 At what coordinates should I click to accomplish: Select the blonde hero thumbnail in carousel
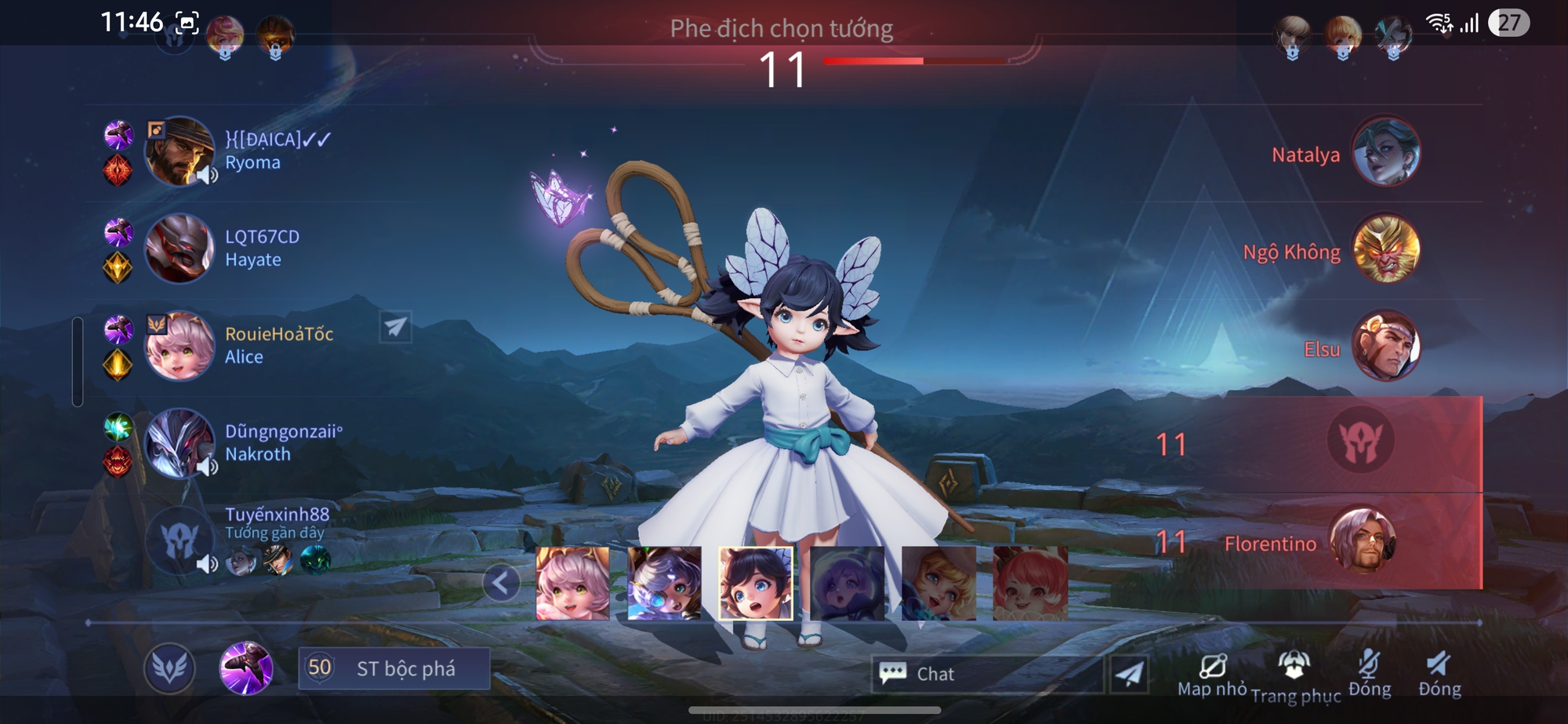[938, 583]
